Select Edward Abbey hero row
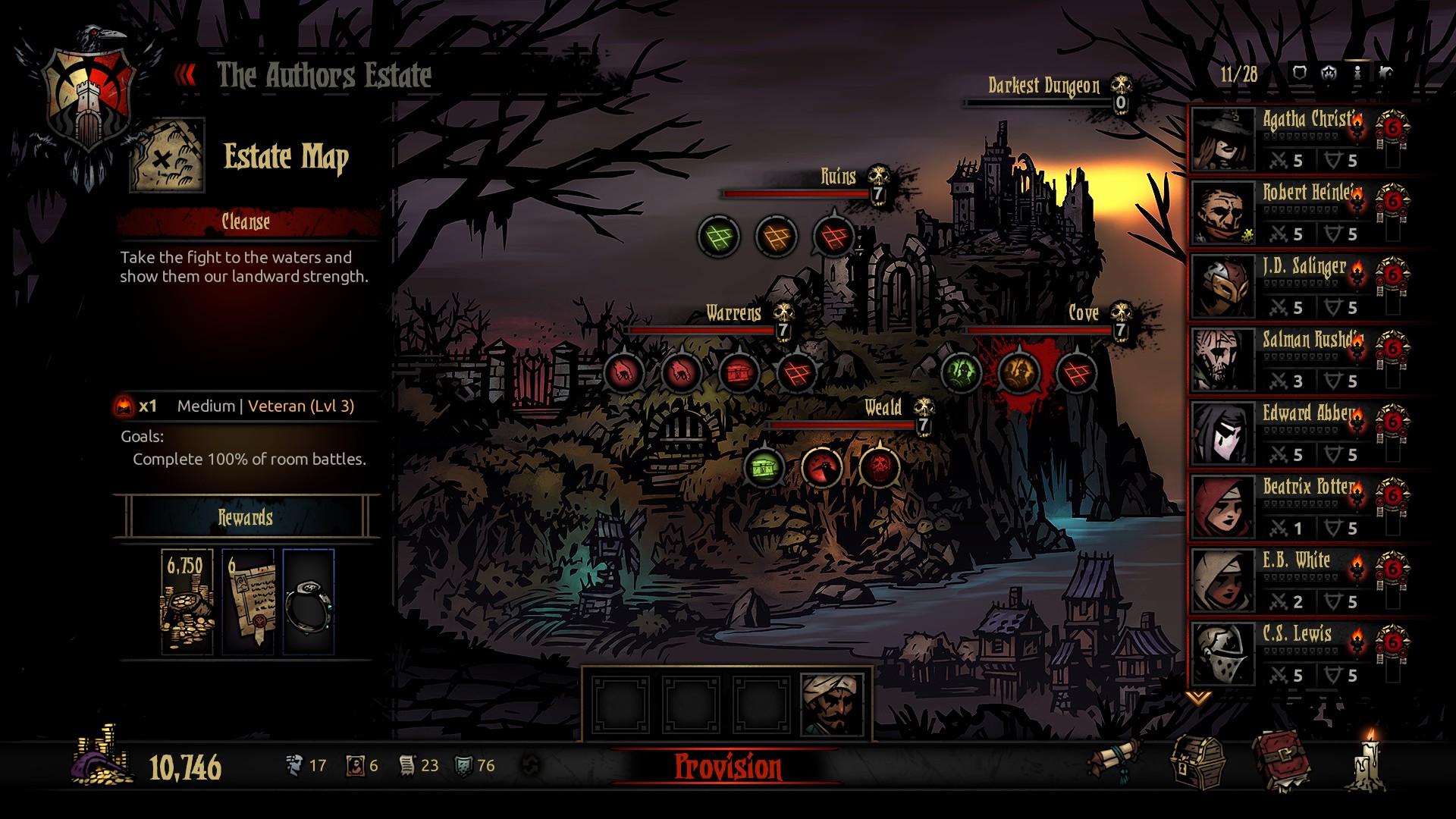 (x=1298, y=433)
